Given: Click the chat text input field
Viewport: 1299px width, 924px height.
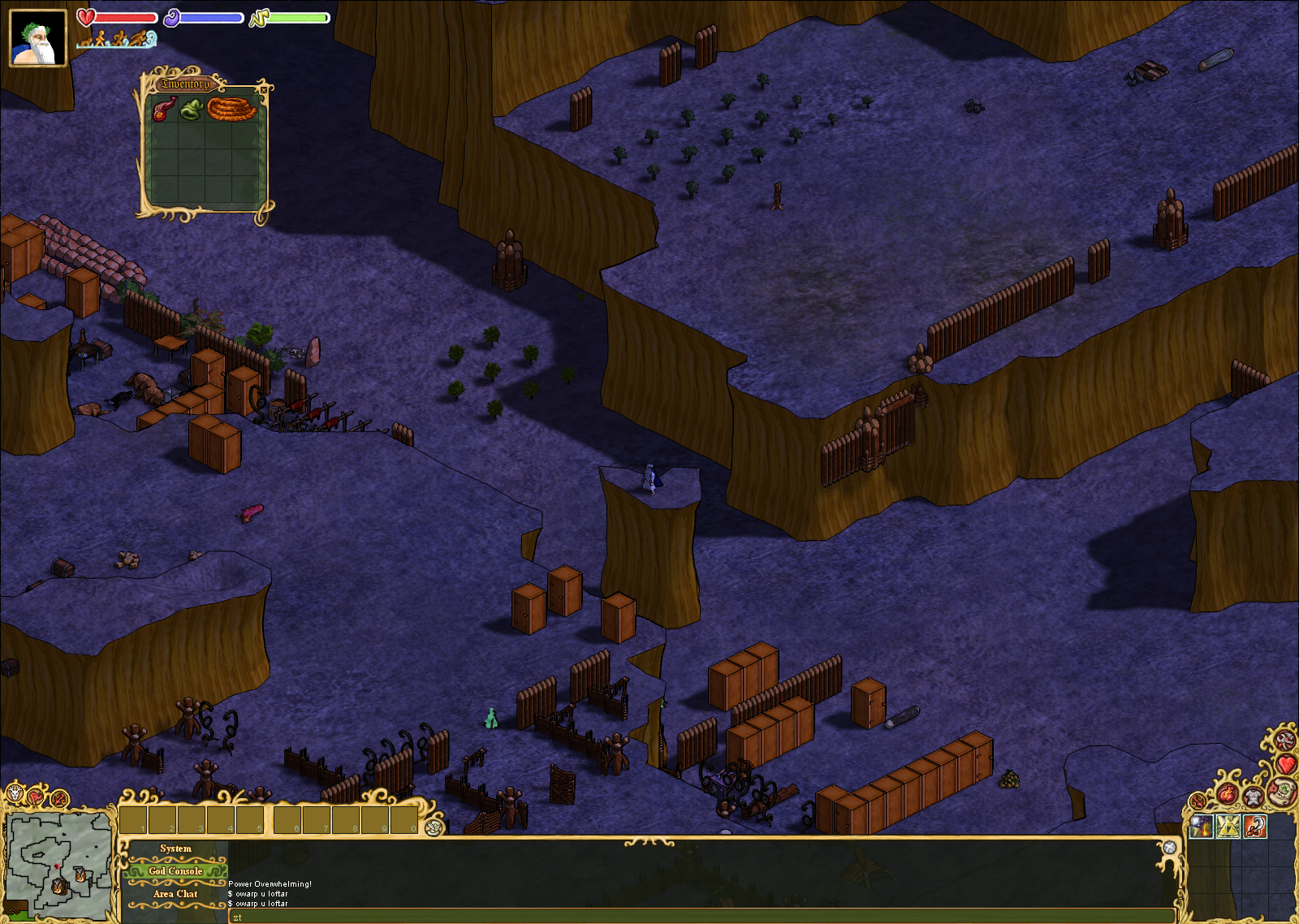Looking at the screenshot, I should click(698, 917).
